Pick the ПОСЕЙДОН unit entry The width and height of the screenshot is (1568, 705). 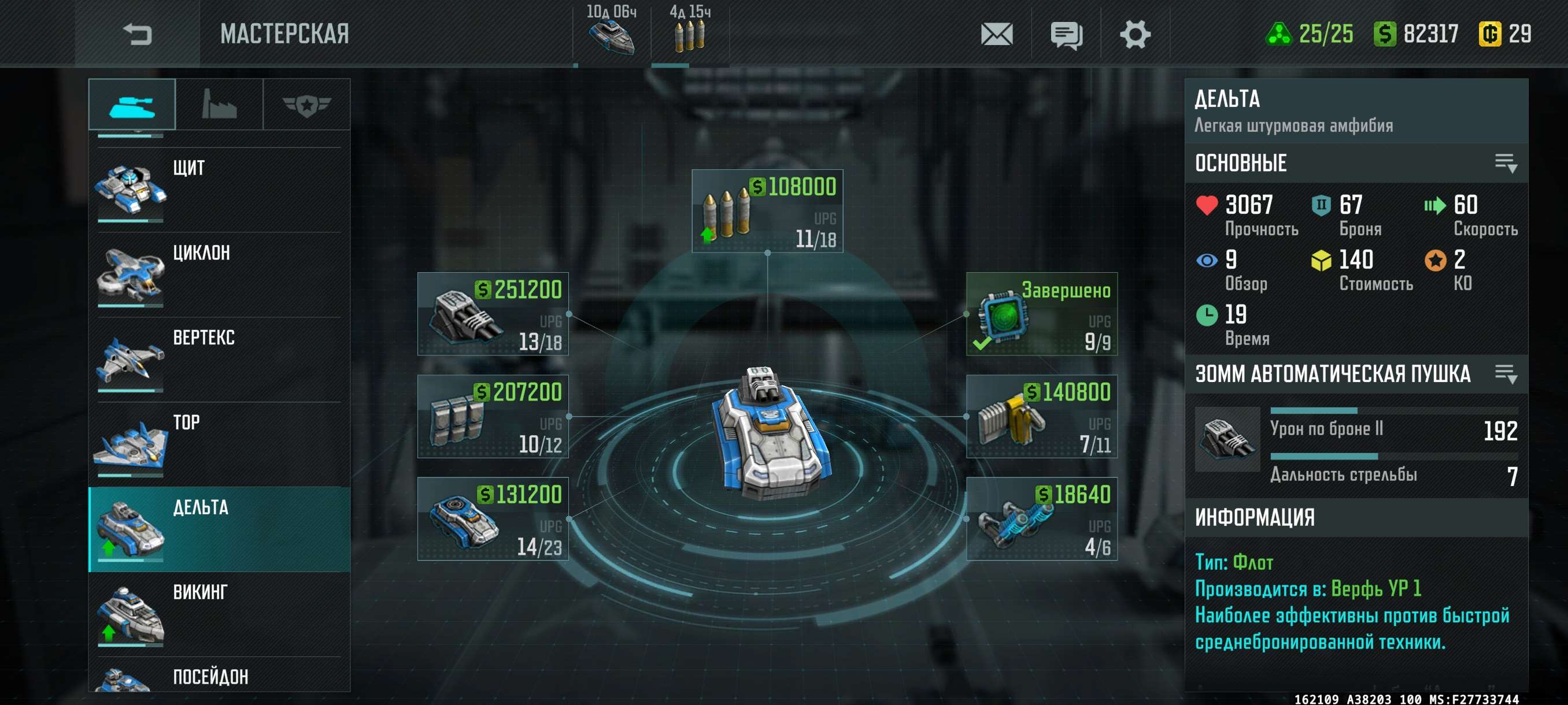click(x=219, y=678)
